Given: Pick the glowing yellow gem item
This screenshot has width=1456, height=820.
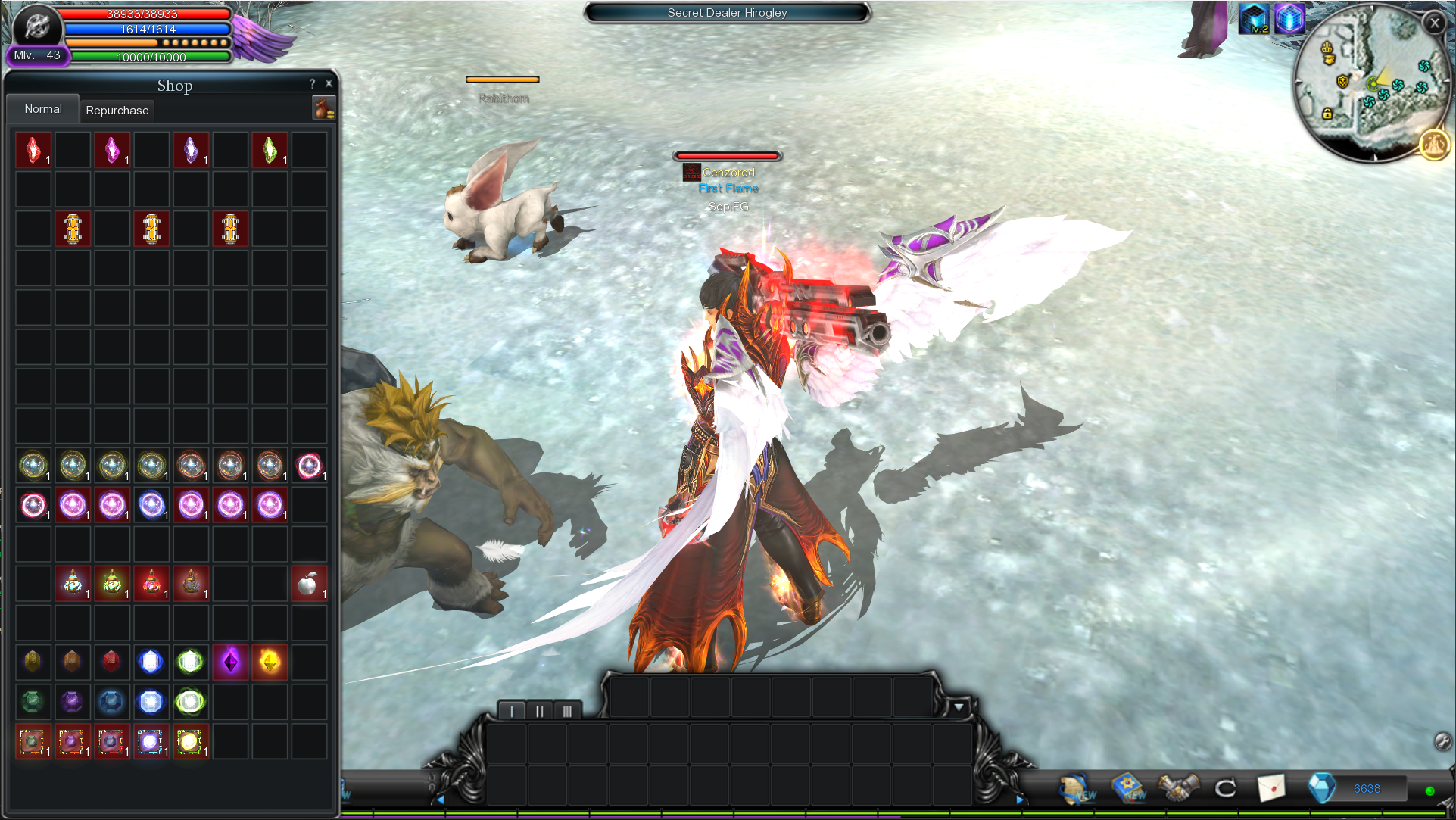Looking at the screenshot, I should point(270,663).
